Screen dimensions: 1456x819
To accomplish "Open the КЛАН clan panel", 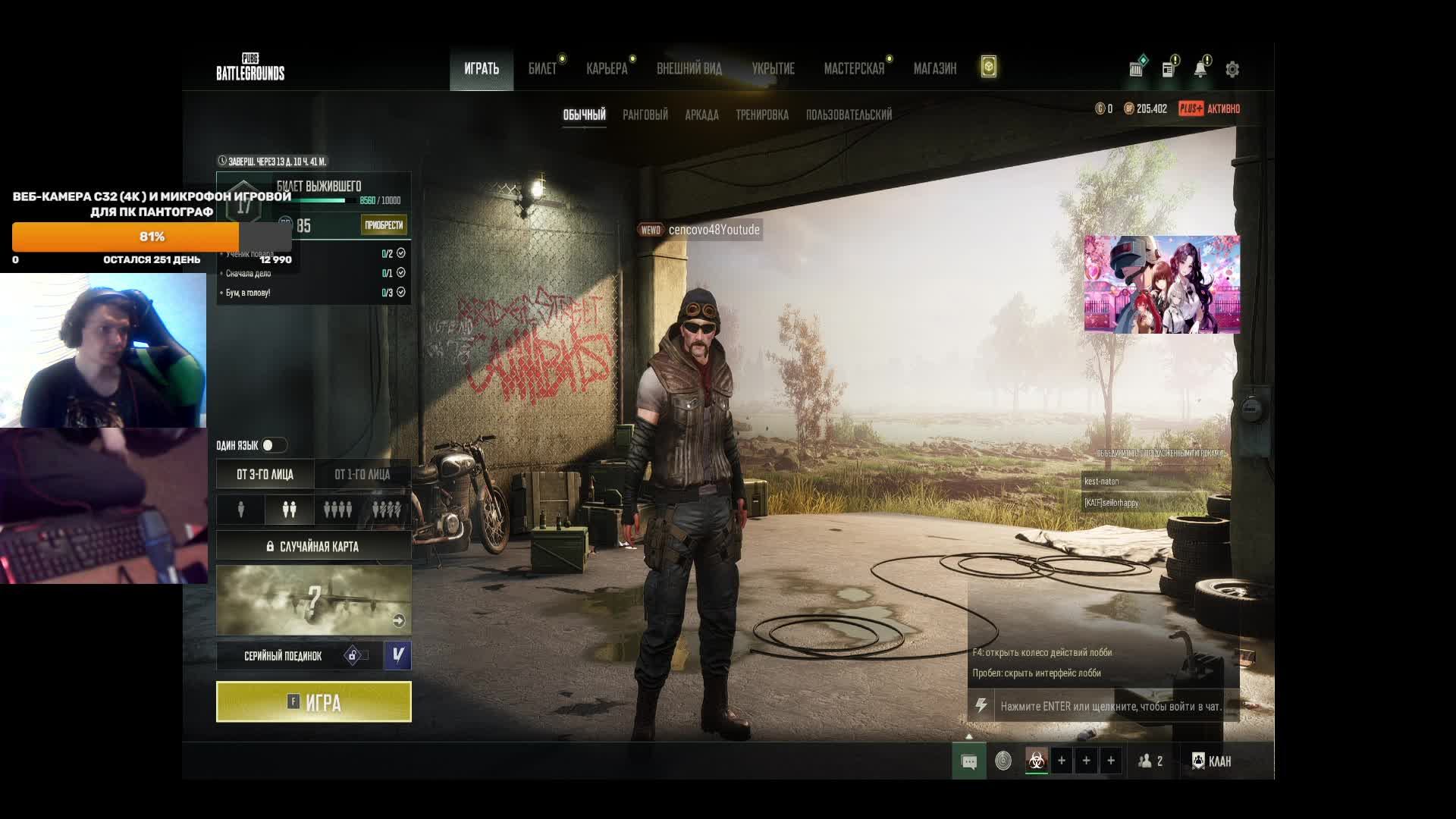I will (x=1212, y=761).
